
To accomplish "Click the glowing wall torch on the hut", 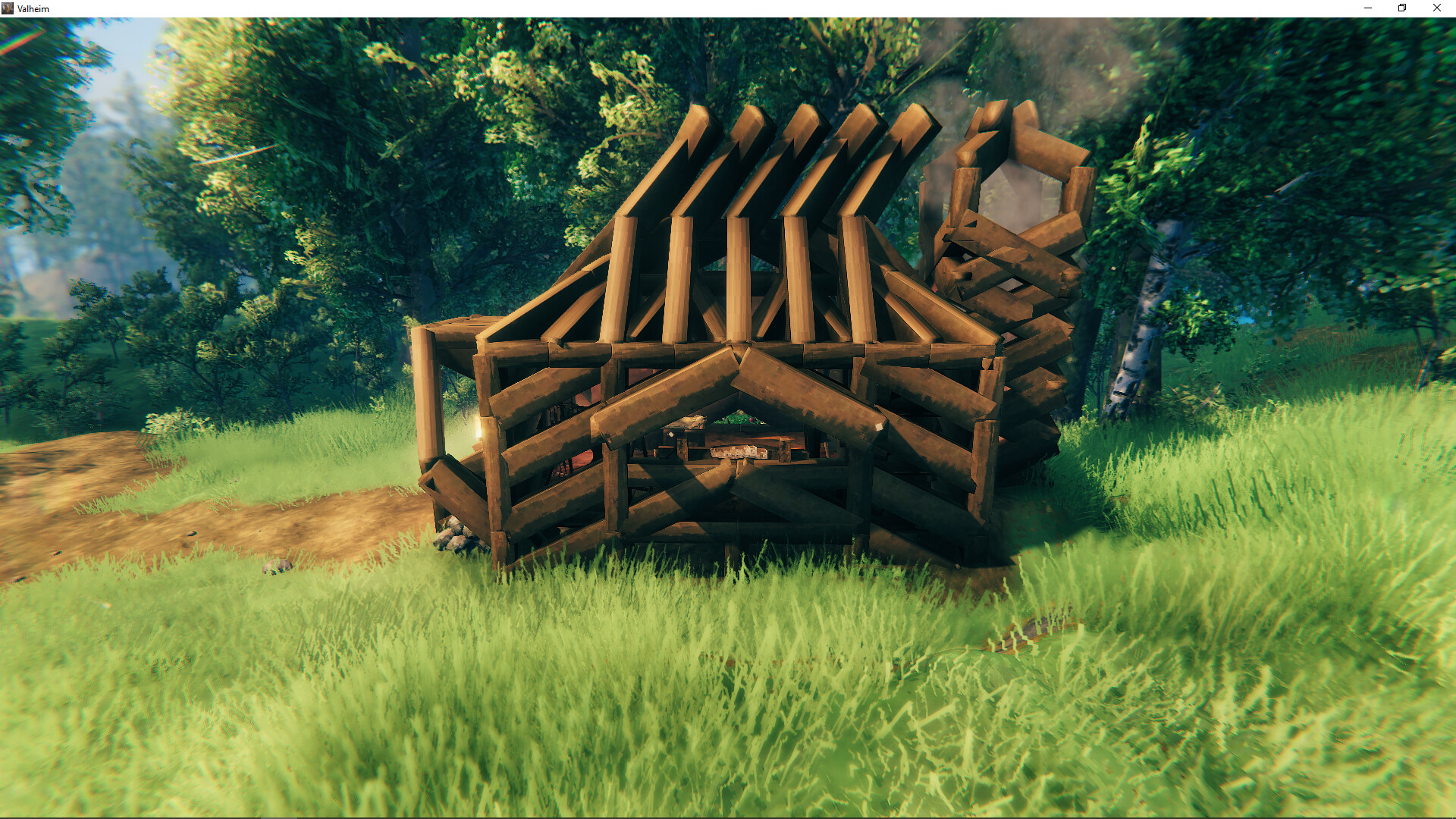I will pos(480,426).
